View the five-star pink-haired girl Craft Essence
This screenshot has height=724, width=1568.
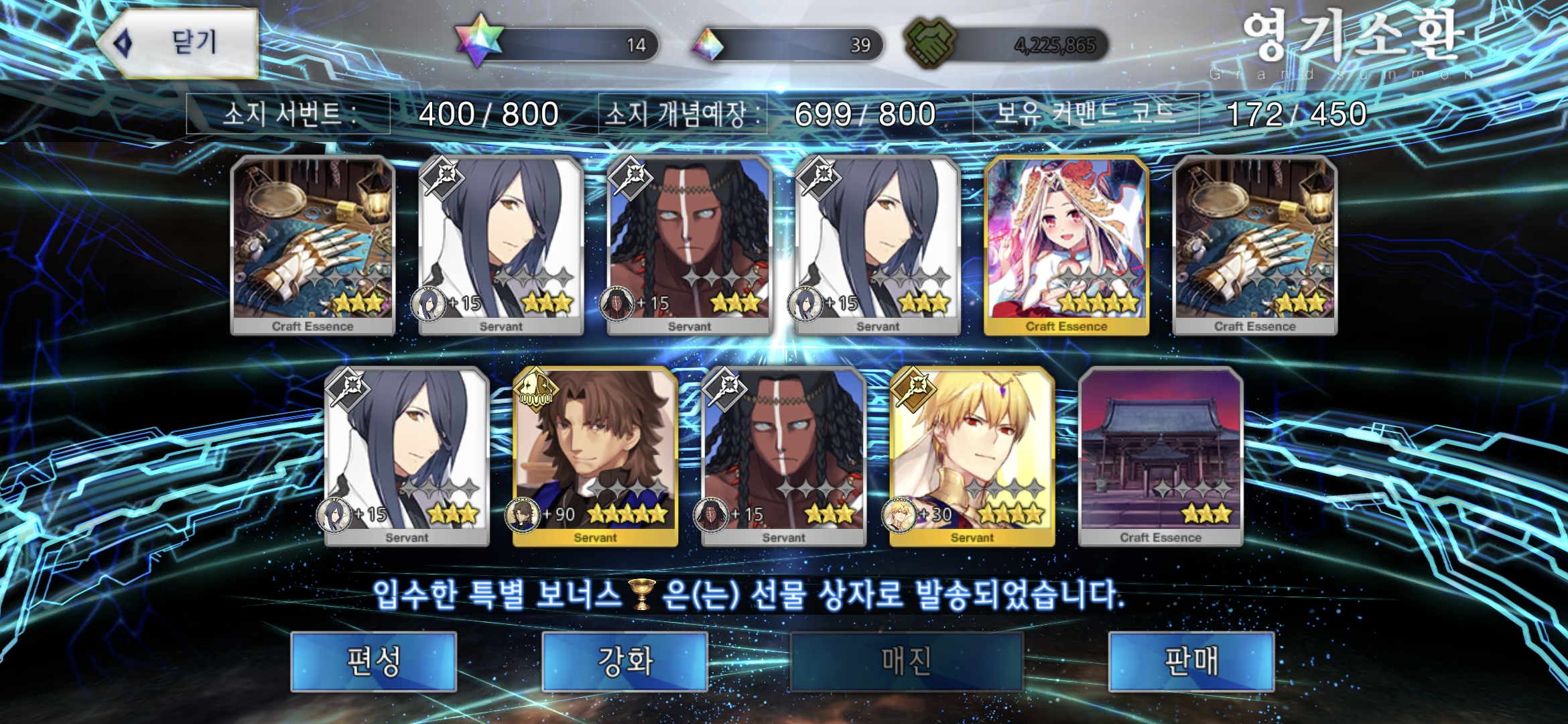(x=1066, y=245)
